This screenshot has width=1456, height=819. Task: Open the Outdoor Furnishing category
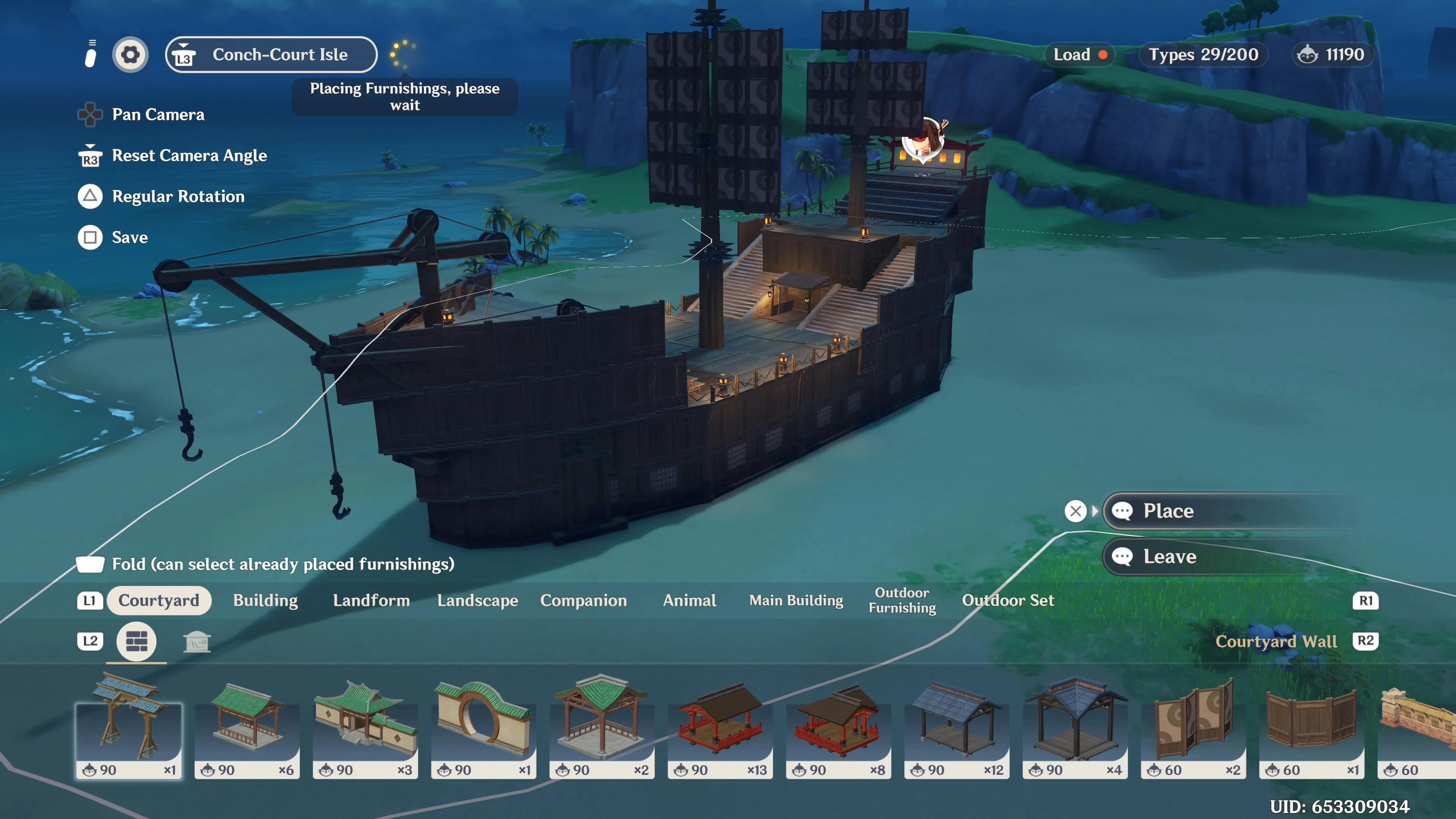point(902,600)
